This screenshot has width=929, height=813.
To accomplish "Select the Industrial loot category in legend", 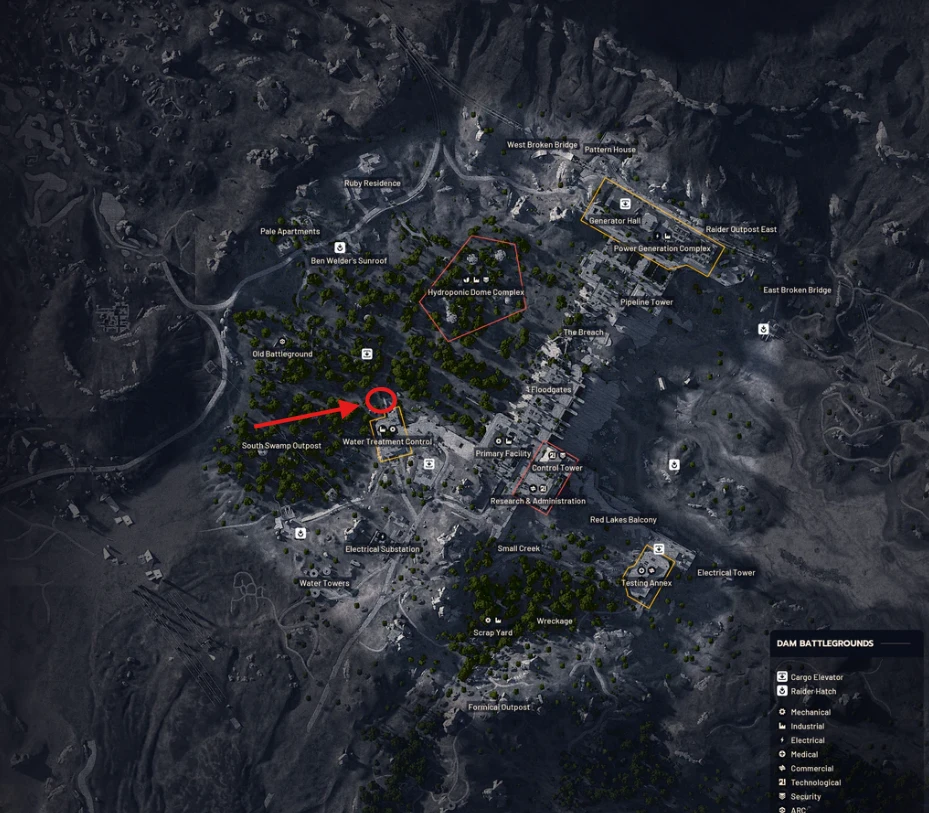I will [807, 726].
